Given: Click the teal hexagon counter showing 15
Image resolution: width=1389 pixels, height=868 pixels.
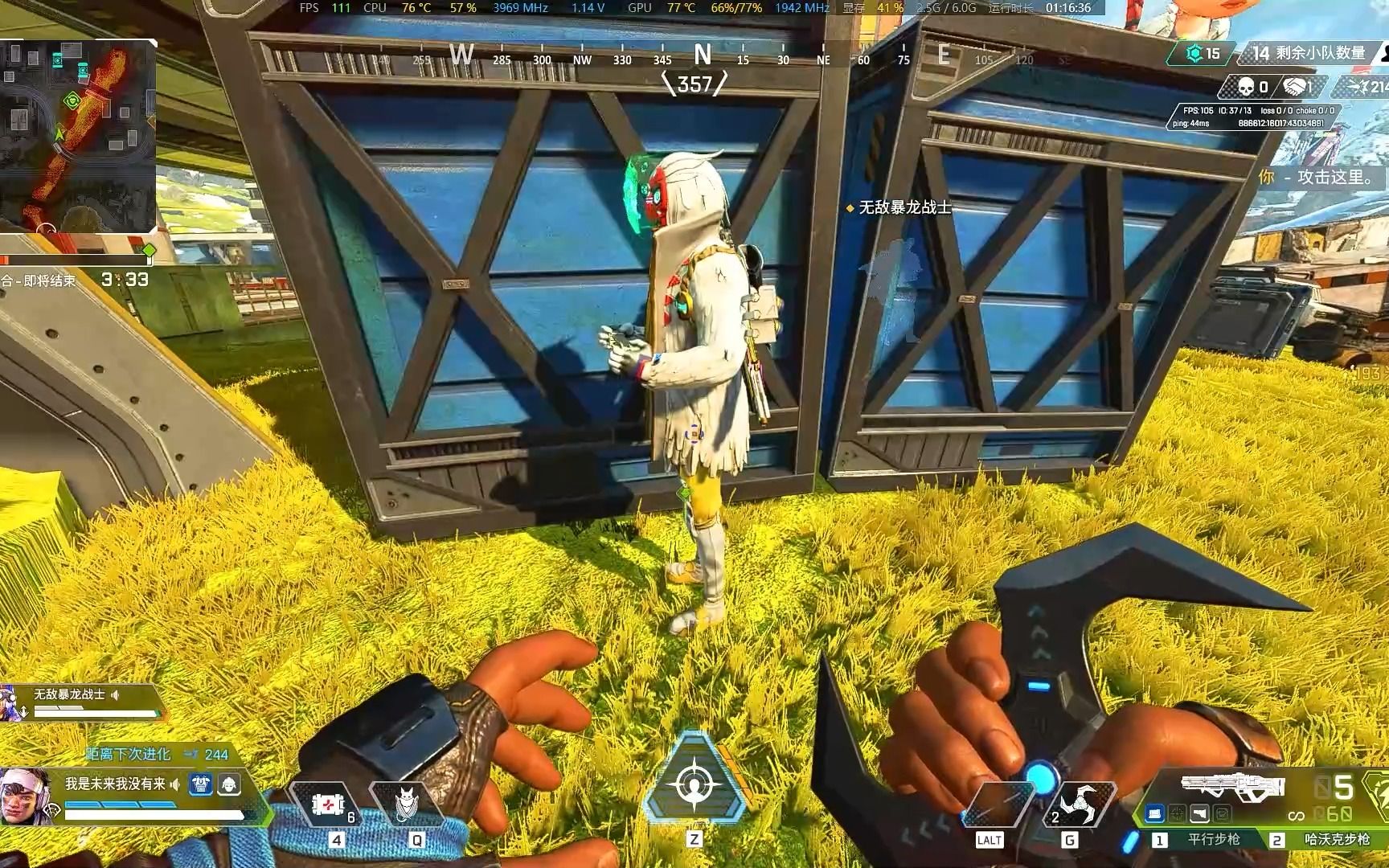Looking at the screenshot, I should pyautogui.click(x=1203, y=54).
